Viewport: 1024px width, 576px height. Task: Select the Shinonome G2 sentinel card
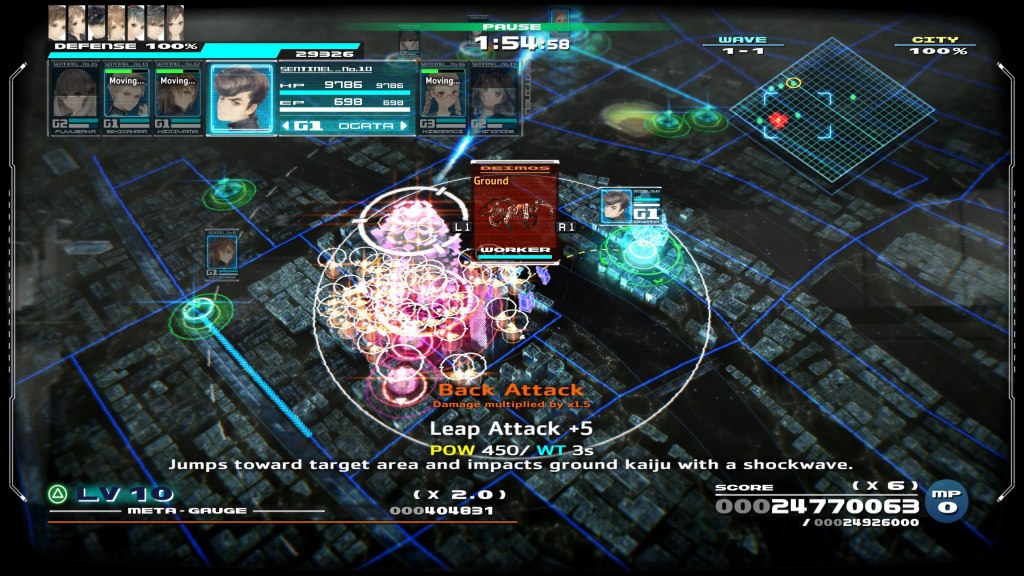[494, 98]
